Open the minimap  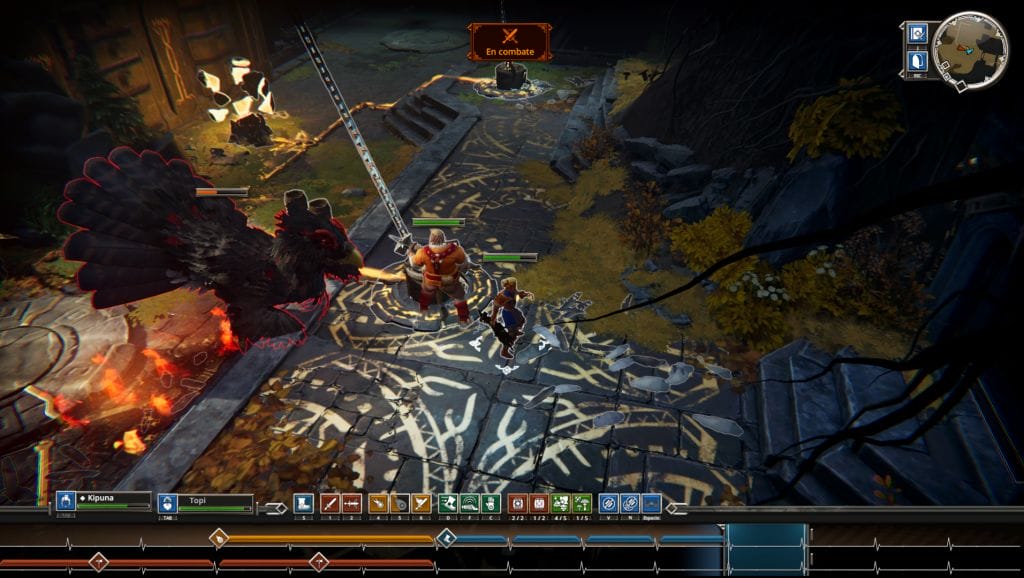point(971,46)
